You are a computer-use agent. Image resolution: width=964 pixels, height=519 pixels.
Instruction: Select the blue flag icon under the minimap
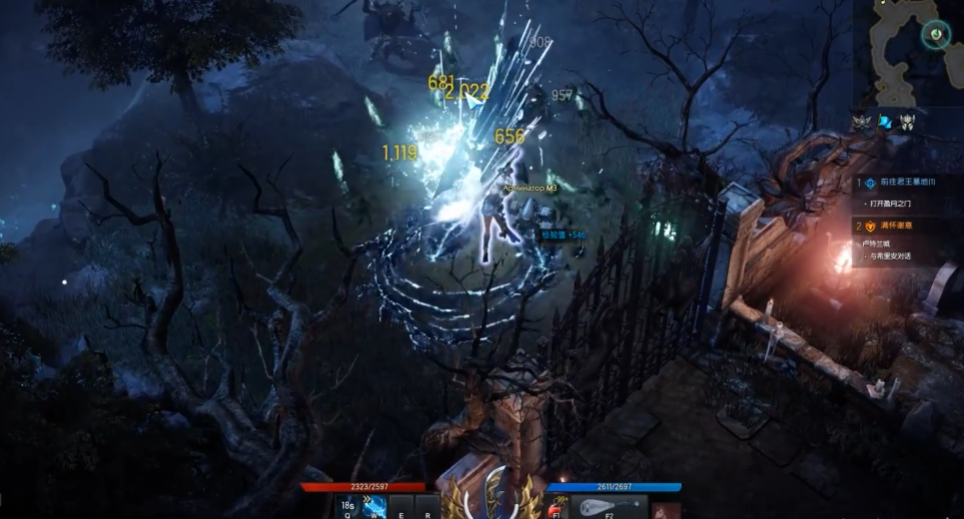click(x=886, y=122)
